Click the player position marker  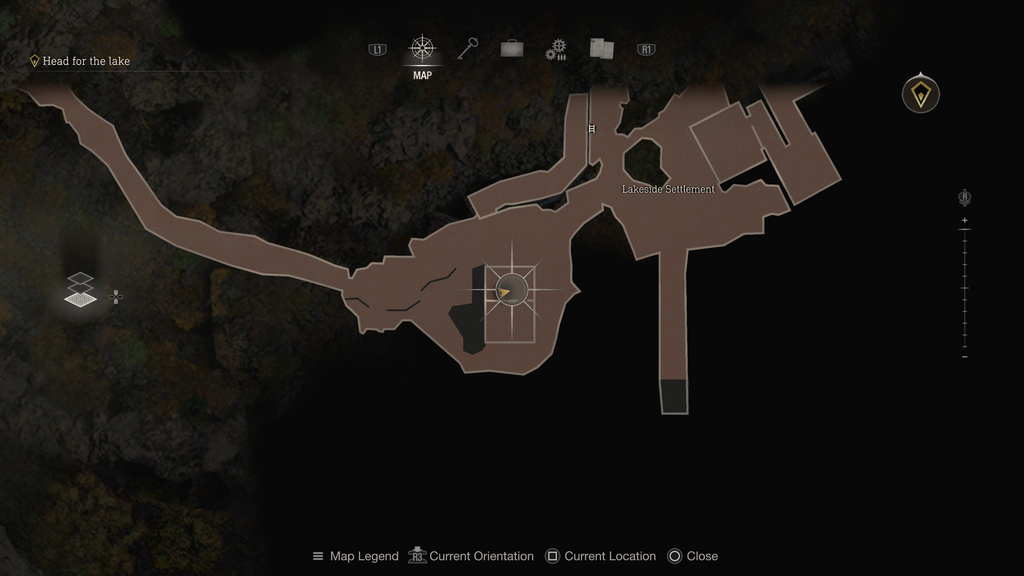click(510, 291)
